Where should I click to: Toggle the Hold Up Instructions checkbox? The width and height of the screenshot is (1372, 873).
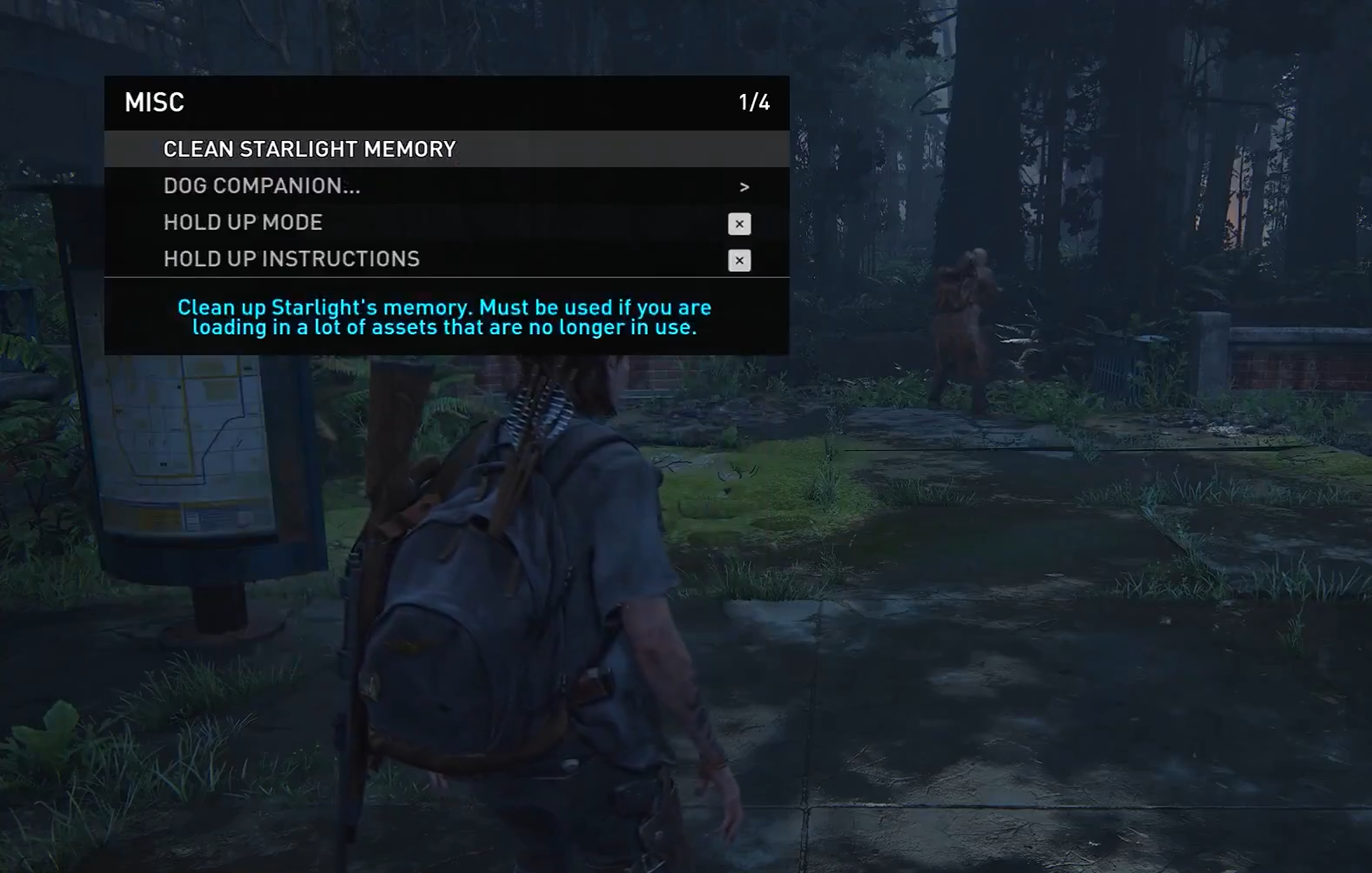tap(739, 260)
